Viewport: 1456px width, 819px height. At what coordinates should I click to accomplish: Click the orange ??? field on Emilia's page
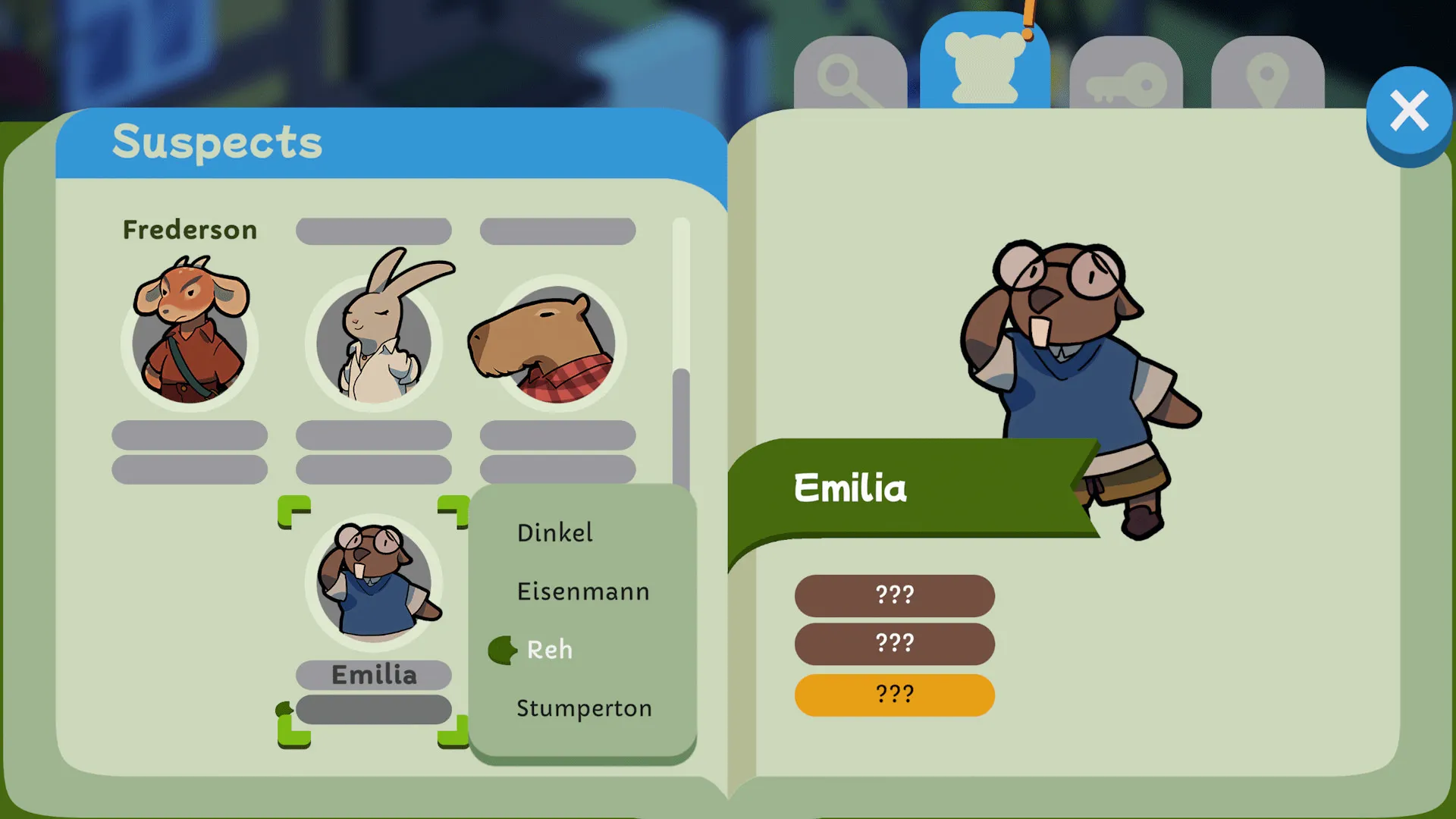point(894,694)
